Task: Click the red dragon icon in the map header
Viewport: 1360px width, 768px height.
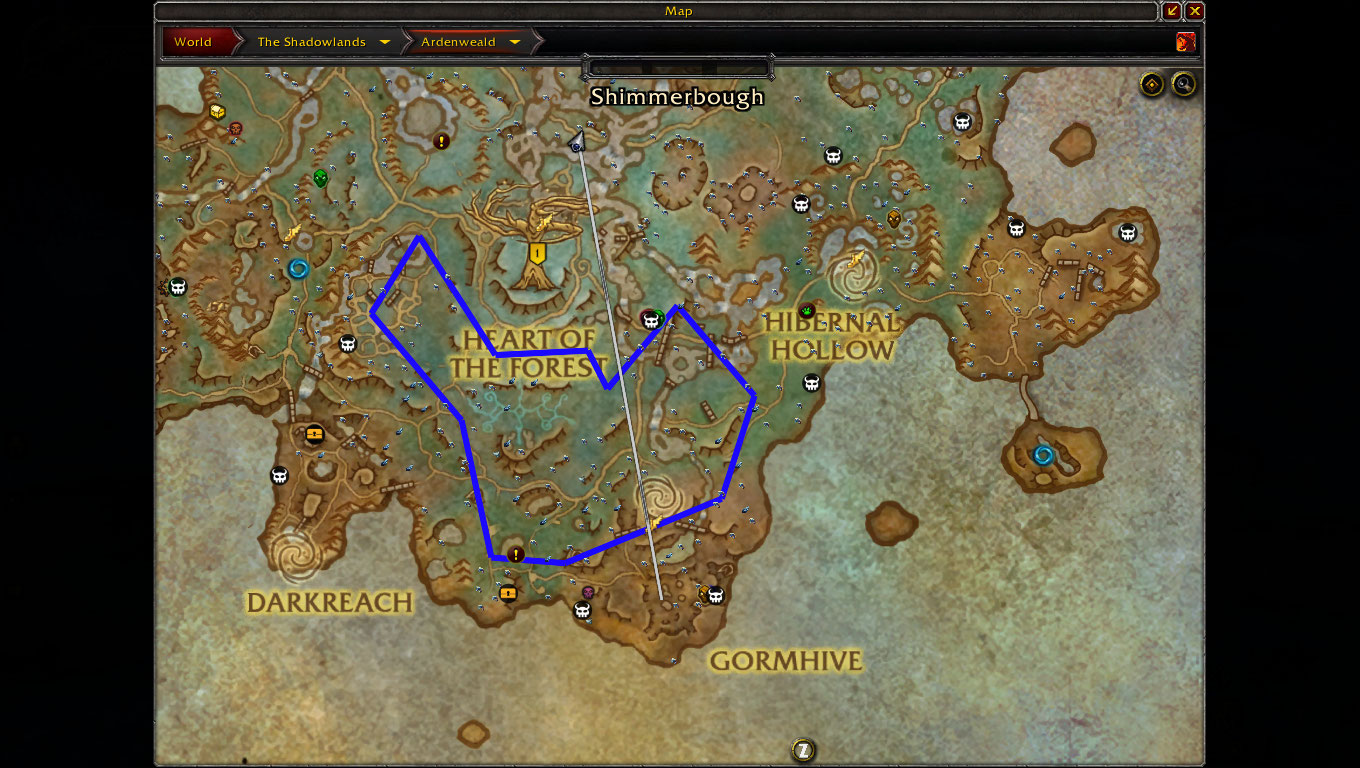Action: pyautogui.click(x=1186, y=42)
